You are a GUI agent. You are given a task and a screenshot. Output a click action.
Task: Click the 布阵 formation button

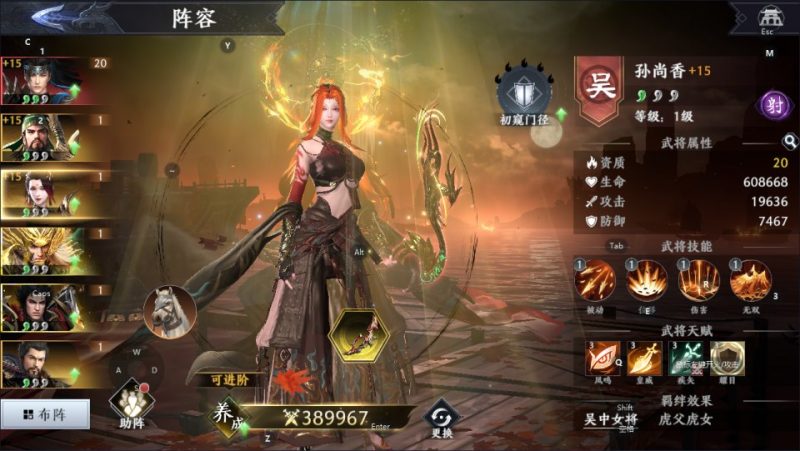[45, 412]
